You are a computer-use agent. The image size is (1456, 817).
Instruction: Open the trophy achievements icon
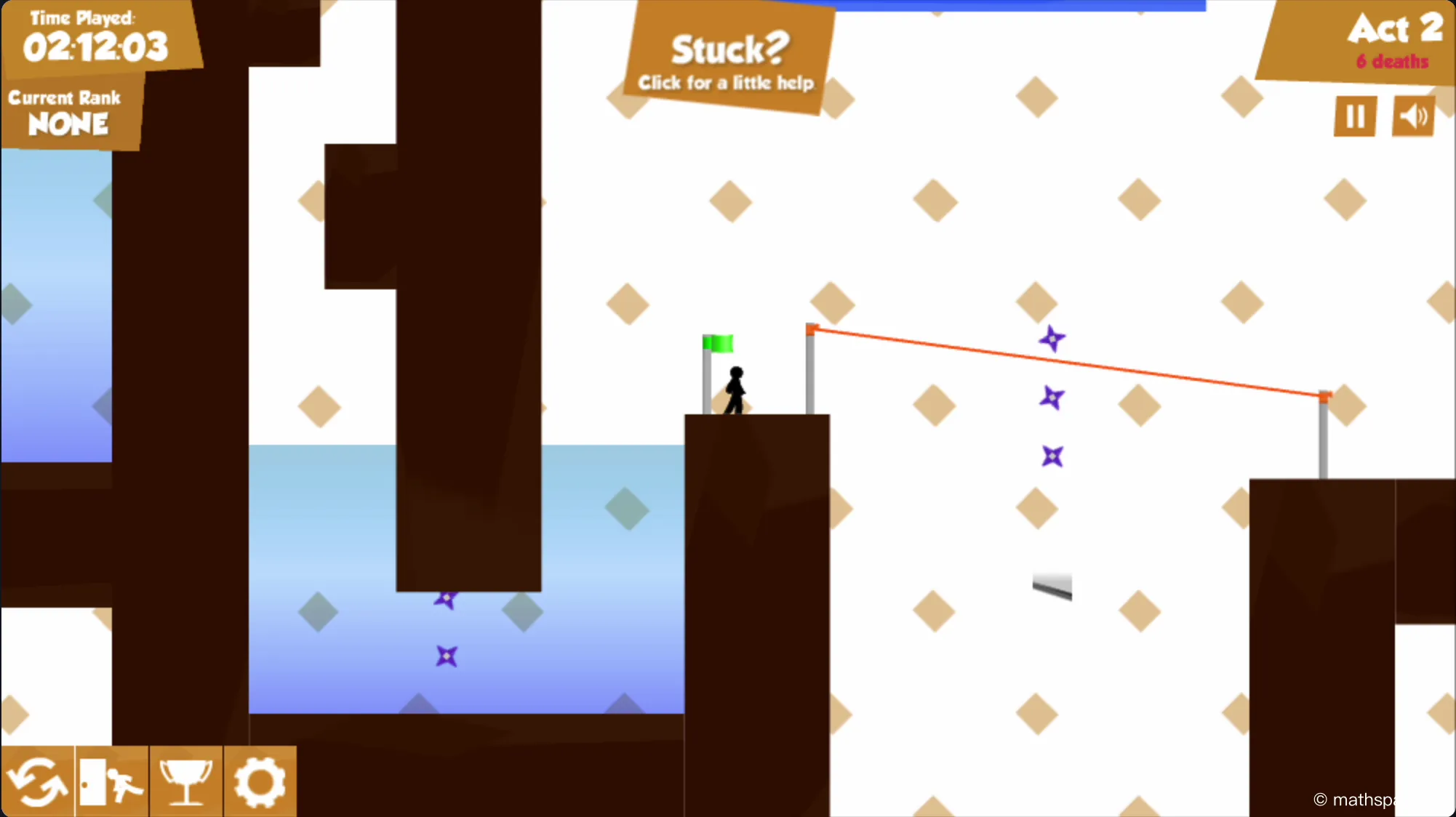pyautogui.click(x=186, y=781)
